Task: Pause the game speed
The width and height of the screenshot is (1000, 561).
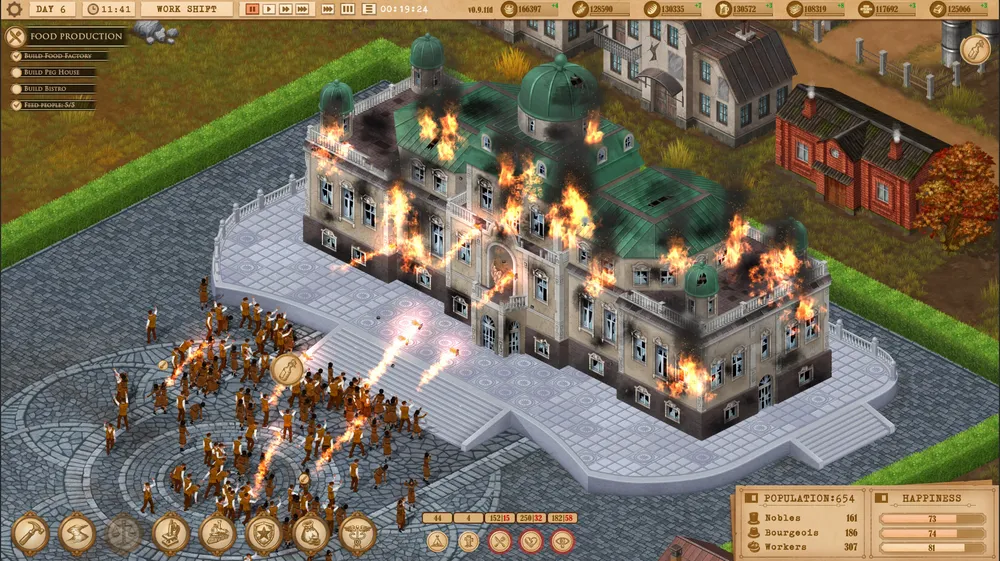Action: pyautogui.click(x=253, y=9)
